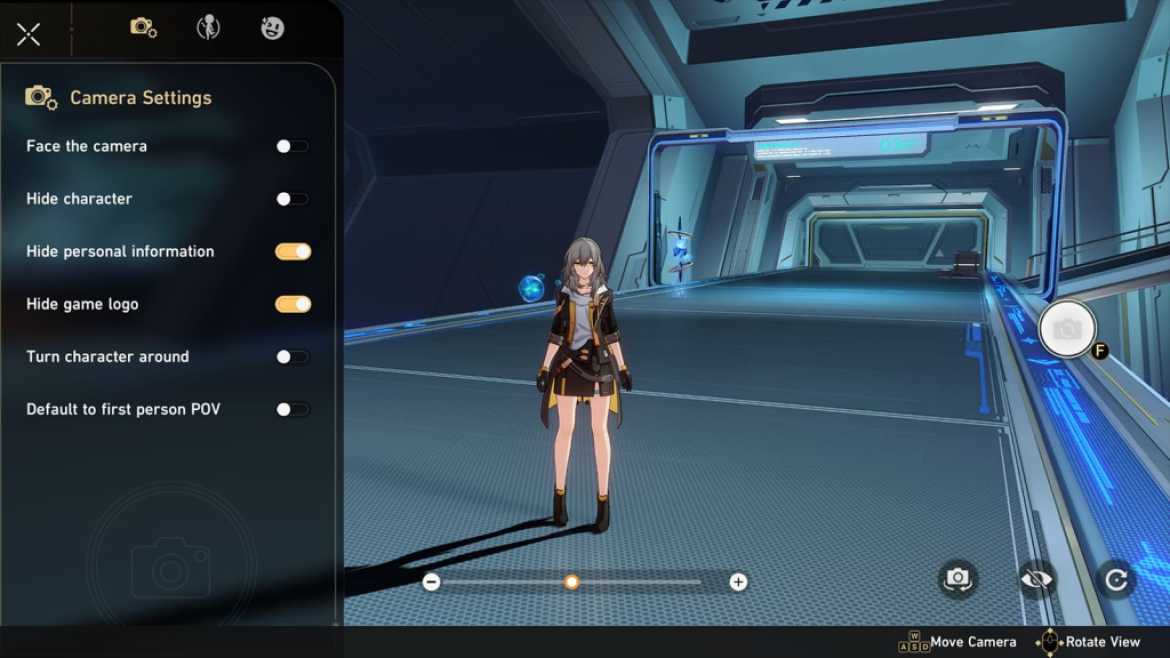Enable Default to first person POV

click(x=292, y=409)
